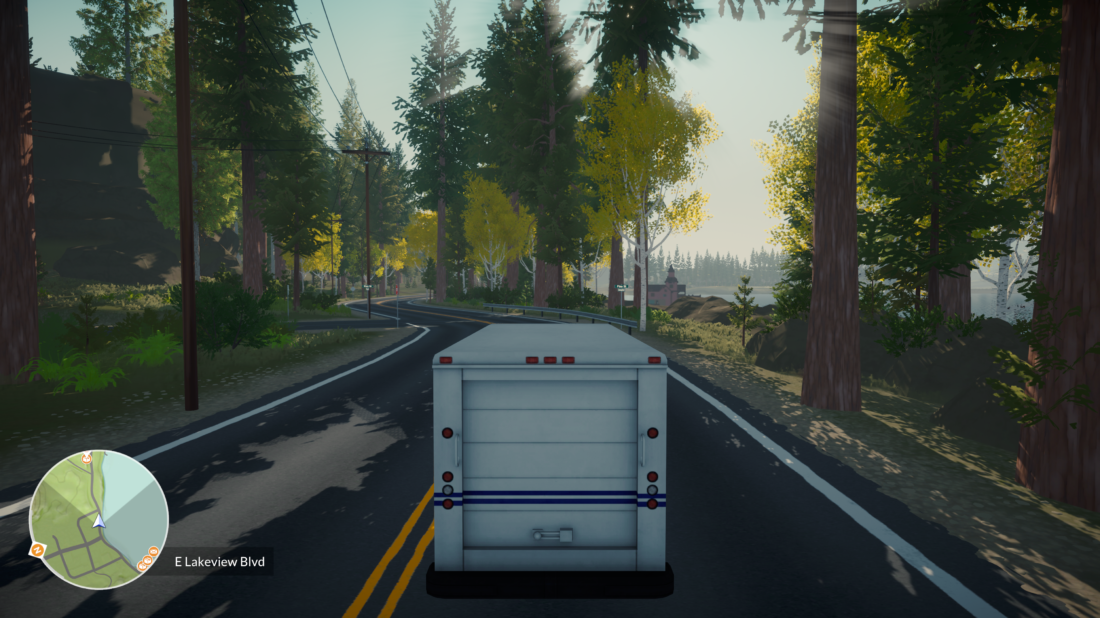Select the delivery marker at minimap's top edge

click(87, 458)
